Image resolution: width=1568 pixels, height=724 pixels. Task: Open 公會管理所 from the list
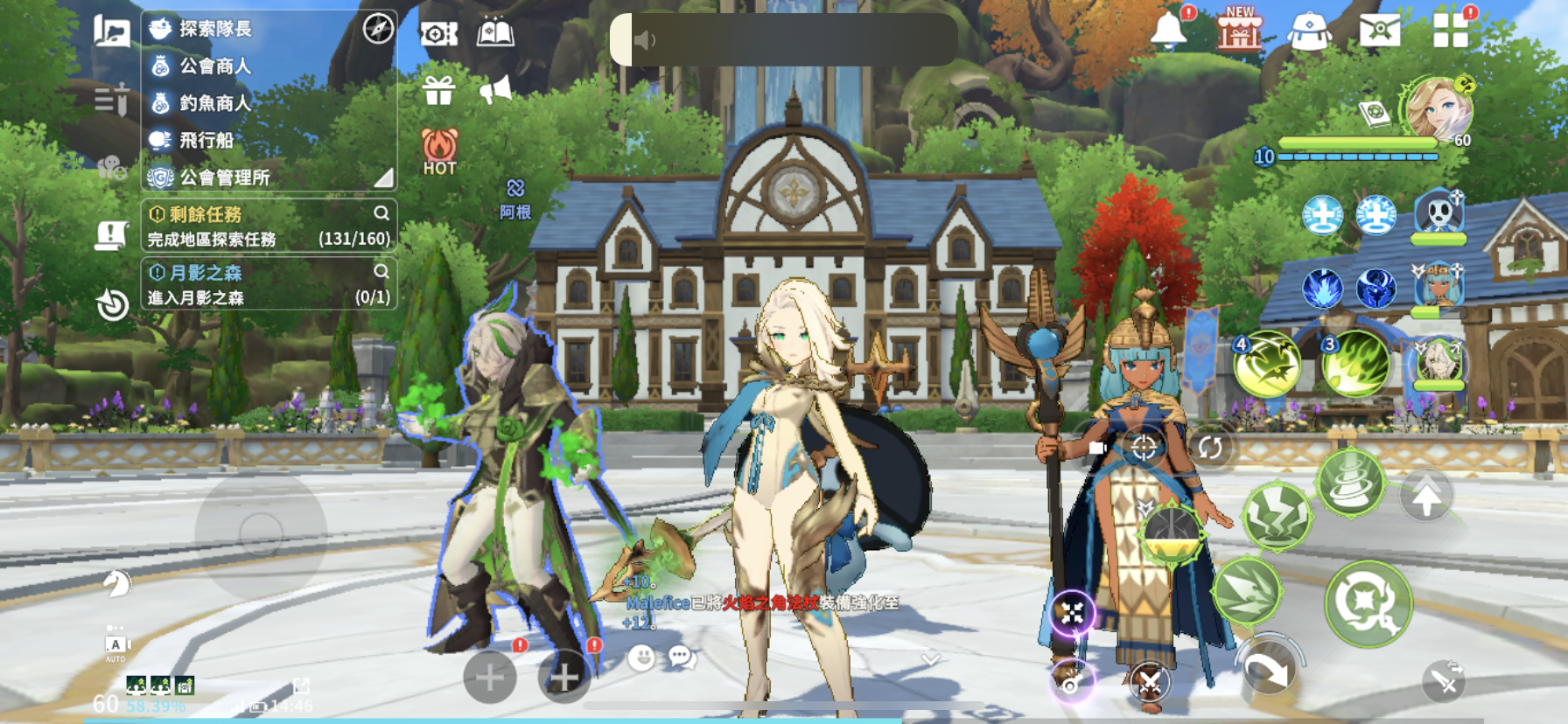[224, 178]
